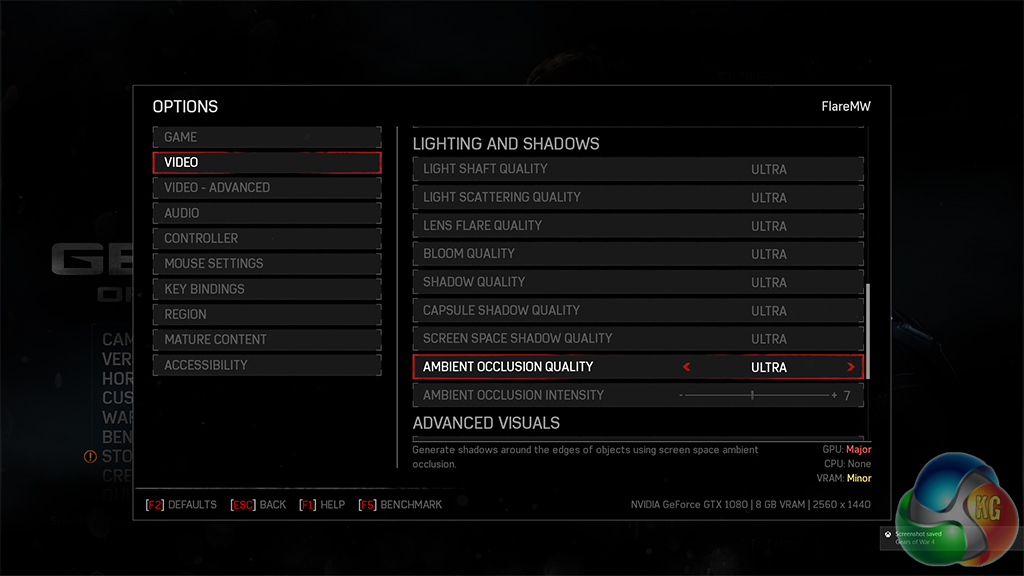Image resolution: width=1024 pixels, height=576 pixels.
Task: Open Mature Content settings
Action: coord(266,340)
